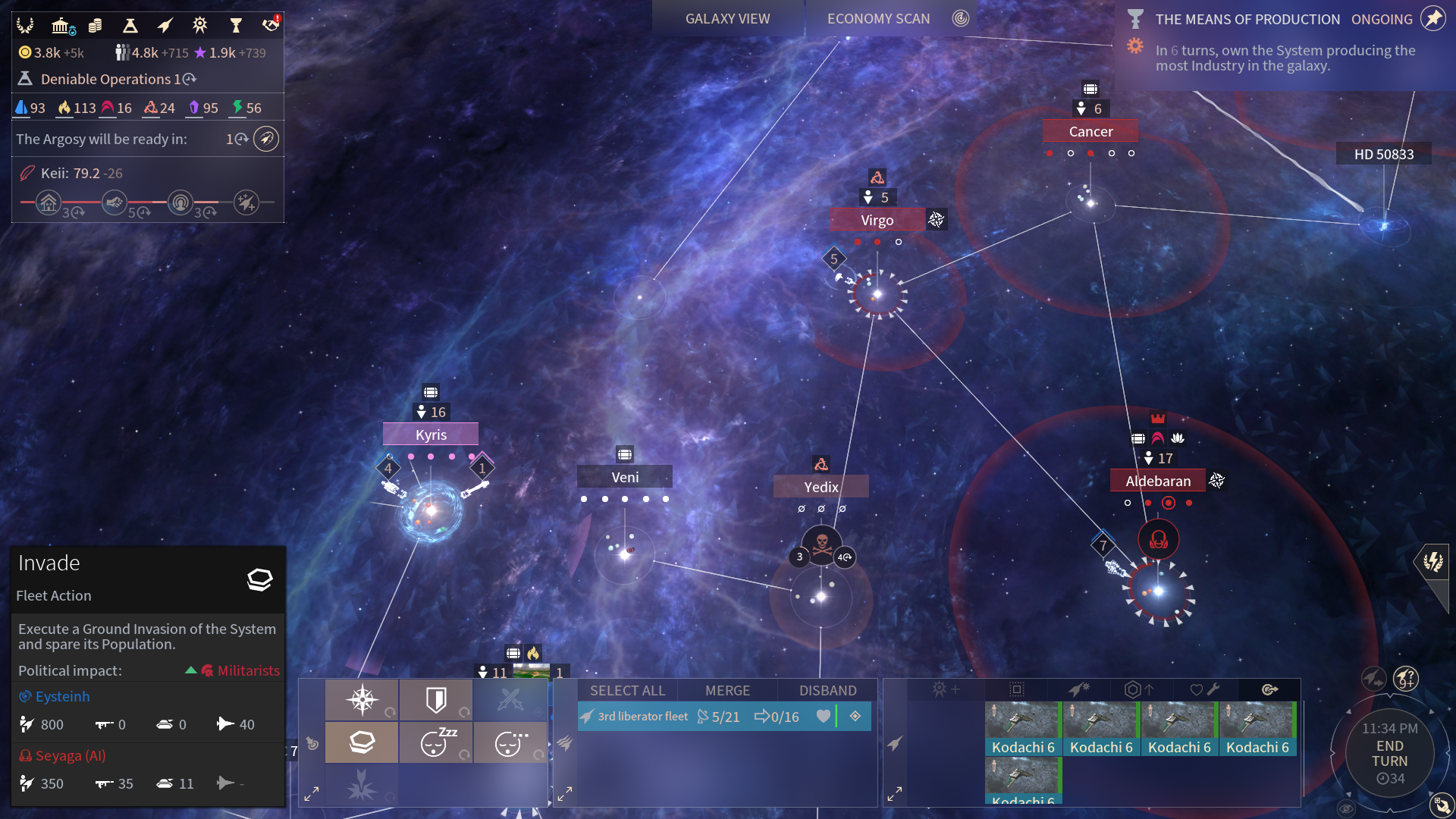This screenshot has width=1456, height=819.
Task: Activate the shield guard fleet action
Action: pos(436,699)
